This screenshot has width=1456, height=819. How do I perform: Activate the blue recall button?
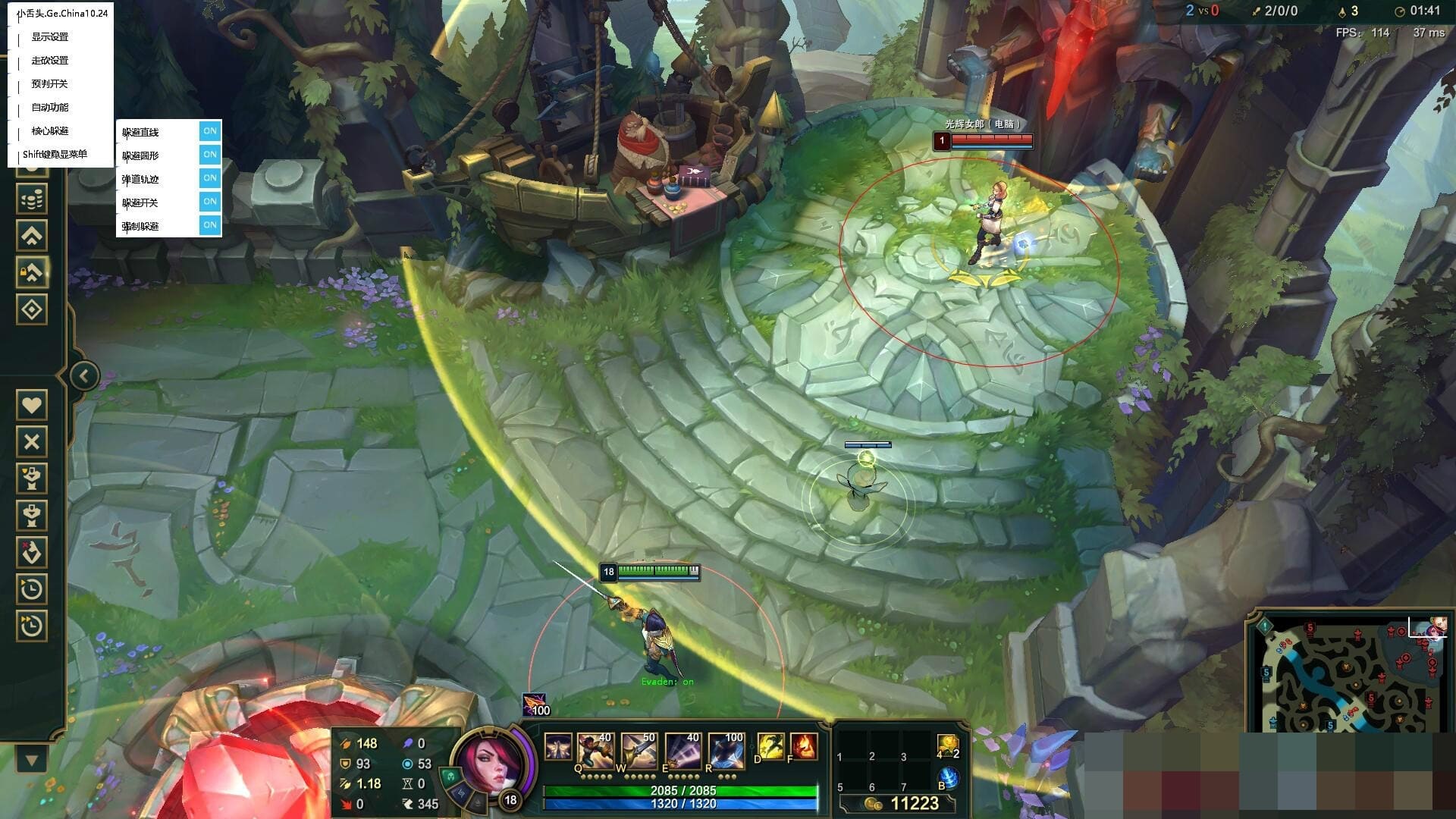[x=948, y=778]
